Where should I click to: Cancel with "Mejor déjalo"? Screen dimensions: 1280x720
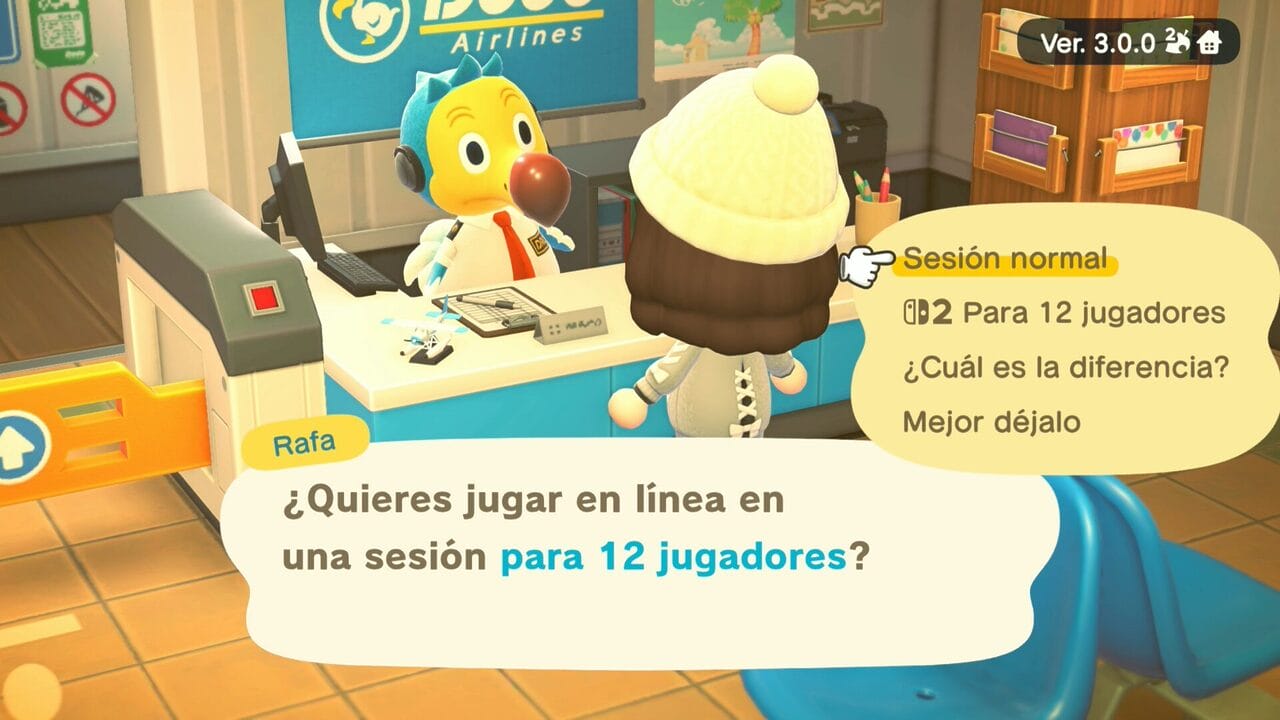click(x=991, y=421)
